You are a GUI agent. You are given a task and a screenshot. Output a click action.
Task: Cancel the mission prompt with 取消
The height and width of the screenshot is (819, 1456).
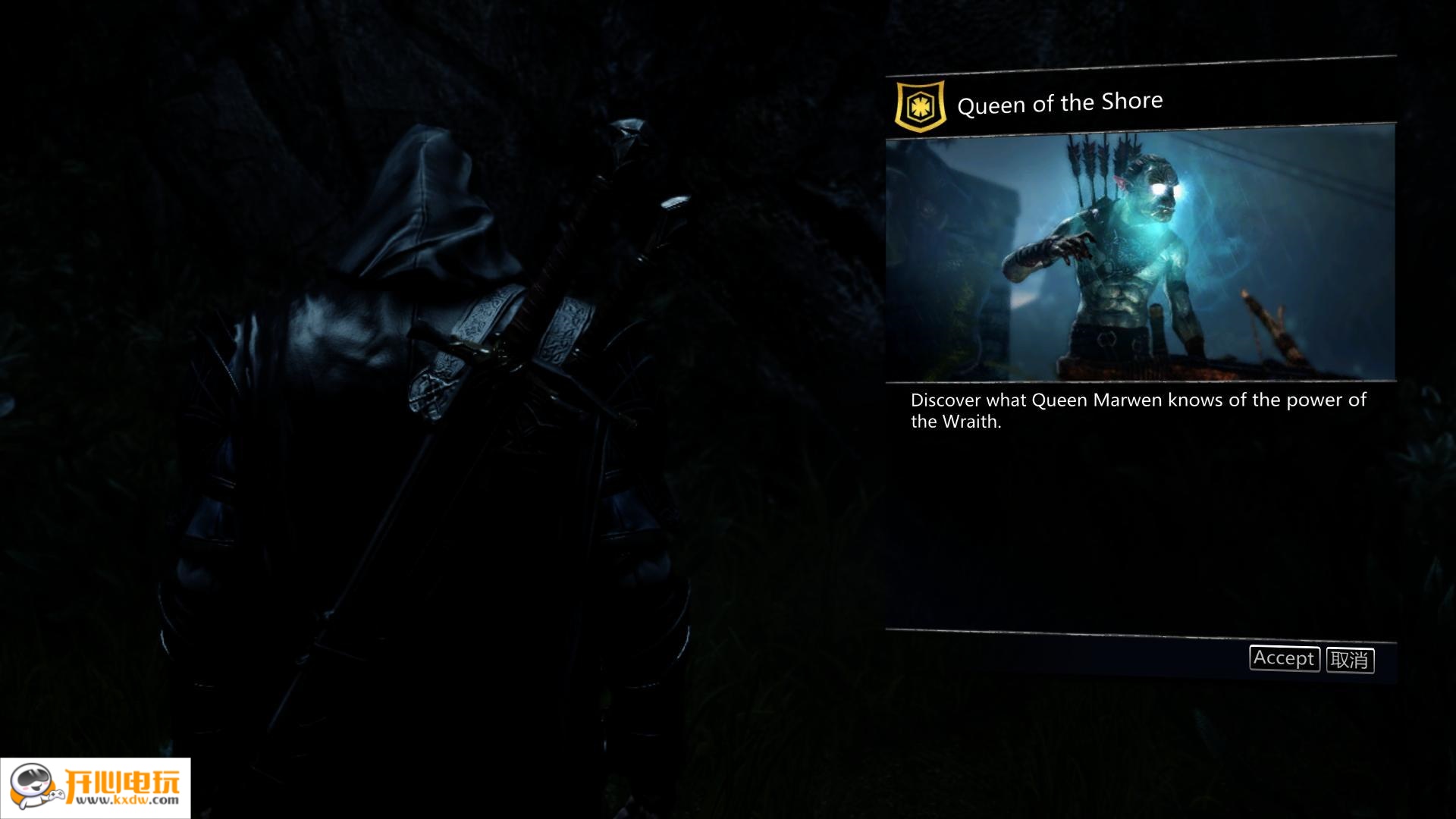(1350, 660)
